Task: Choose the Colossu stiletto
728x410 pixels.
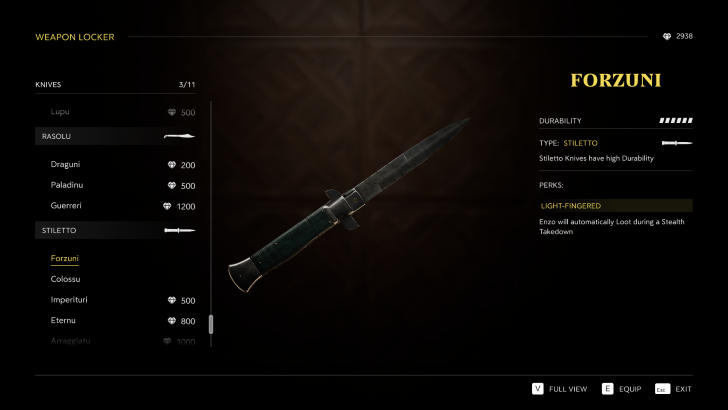Action: coord(66,279)
